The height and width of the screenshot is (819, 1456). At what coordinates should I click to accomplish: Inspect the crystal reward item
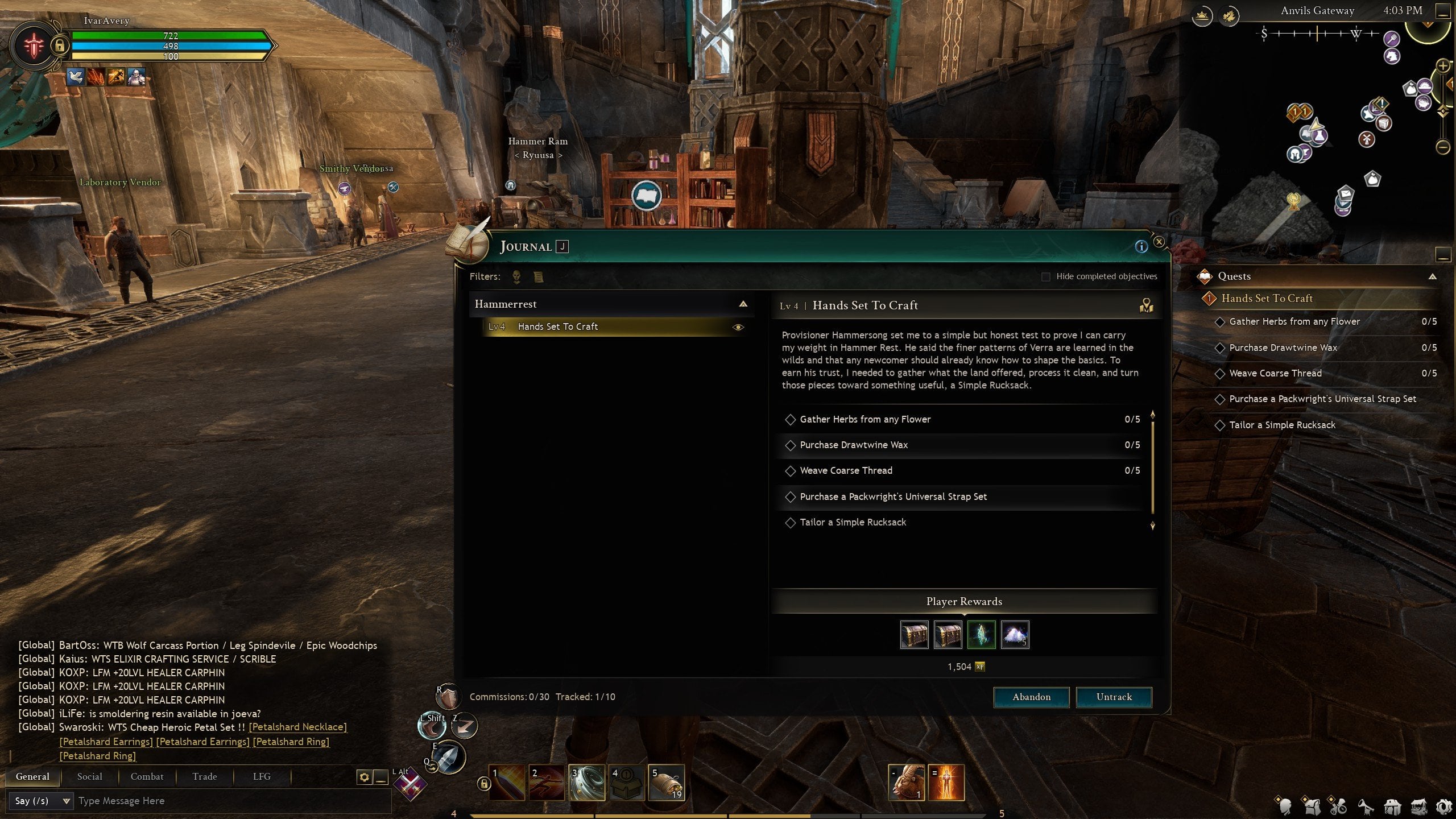981,635
